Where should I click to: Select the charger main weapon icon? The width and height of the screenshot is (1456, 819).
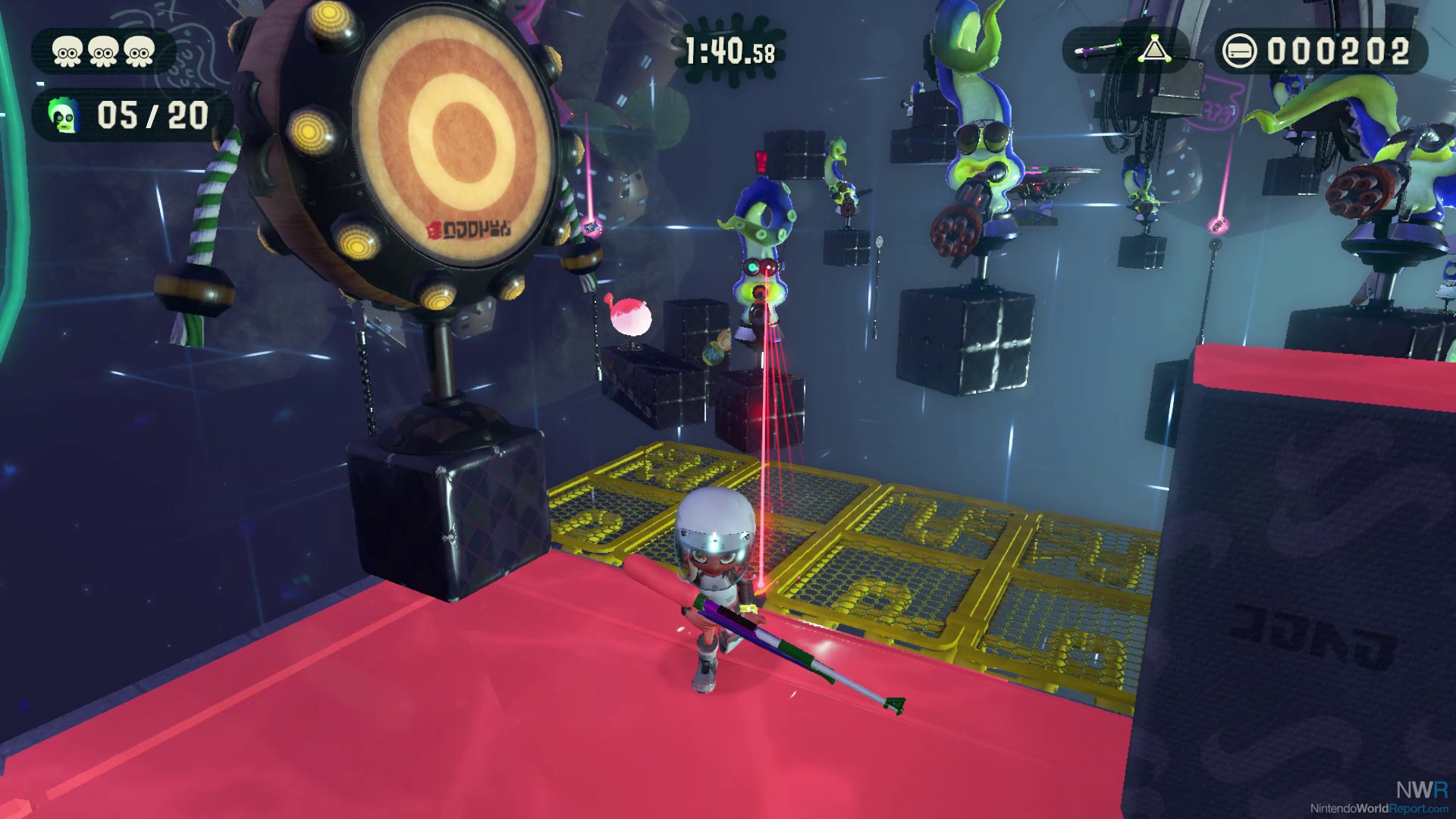click(1098, 50)
